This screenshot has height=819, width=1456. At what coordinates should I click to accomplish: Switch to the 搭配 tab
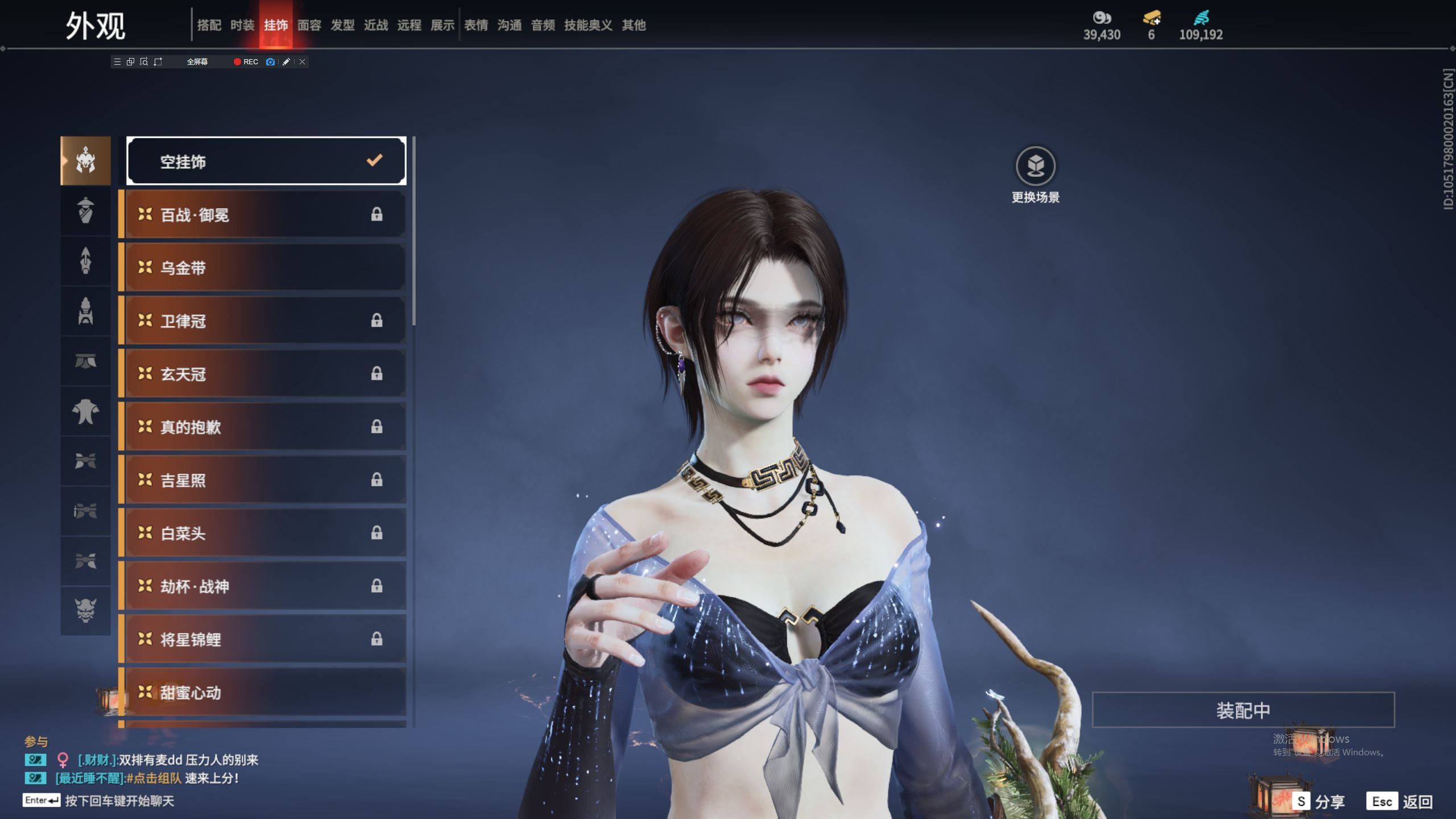(209, 25)
